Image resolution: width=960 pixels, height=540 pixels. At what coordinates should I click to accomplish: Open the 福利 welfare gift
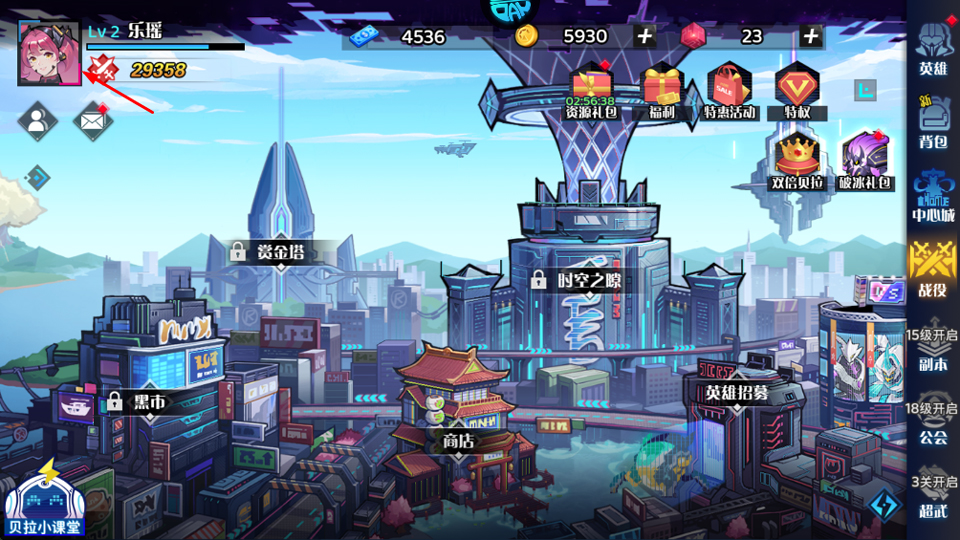pyautogui.click(x=661, y=90)
